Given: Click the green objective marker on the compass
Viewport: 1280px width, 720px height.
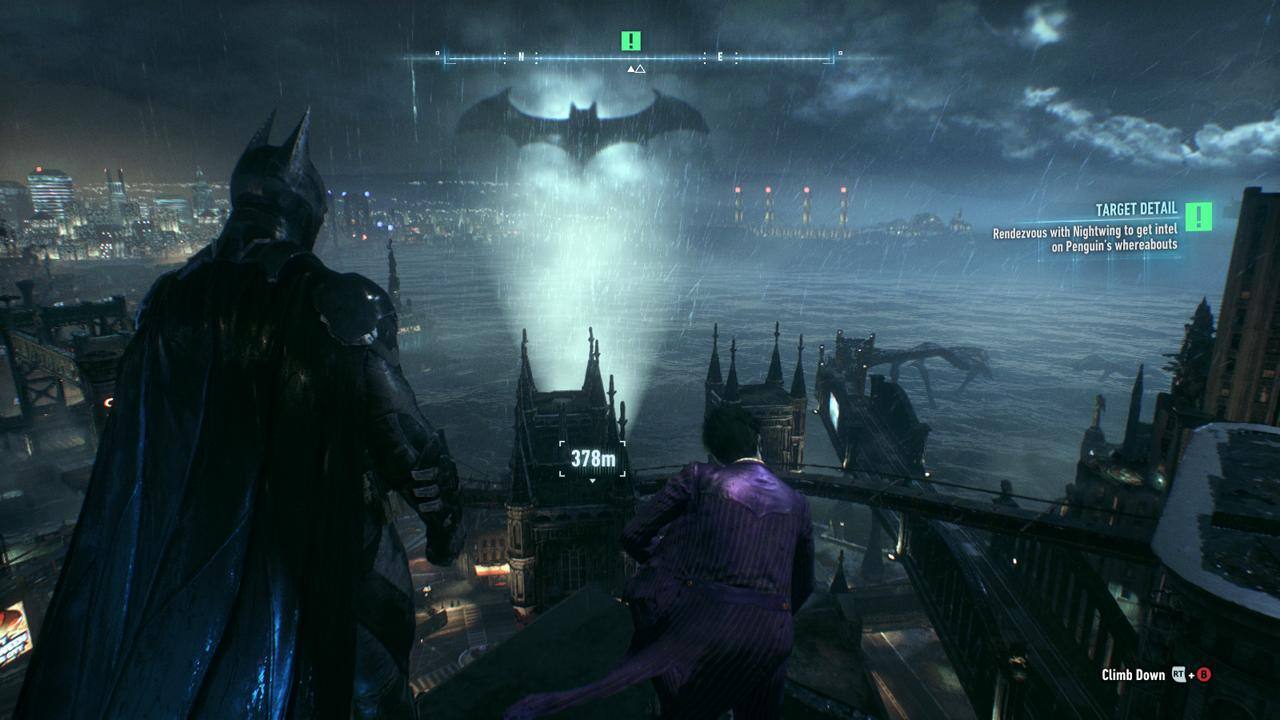Looking at the screenshot, I should [x=630, y=41].
